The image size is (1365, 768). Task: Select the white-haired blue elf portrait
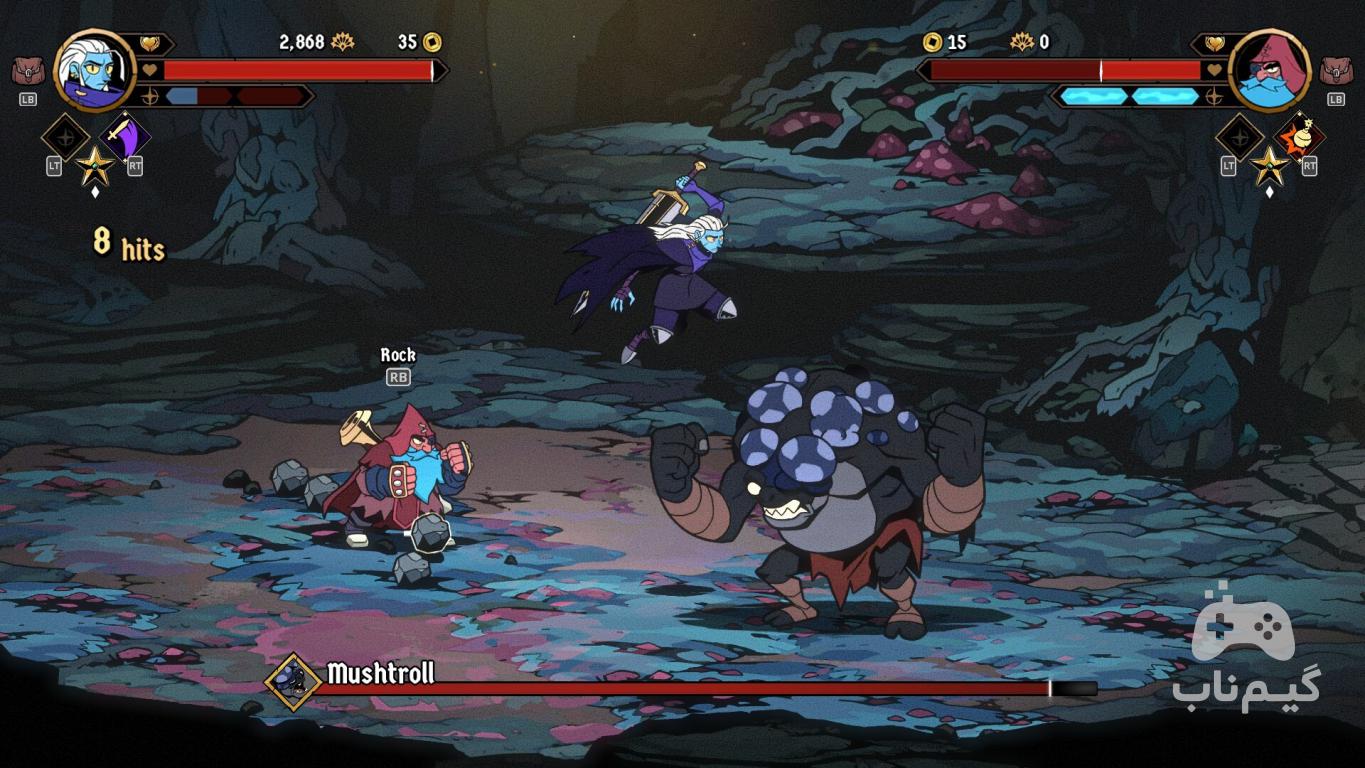(94, 70)
